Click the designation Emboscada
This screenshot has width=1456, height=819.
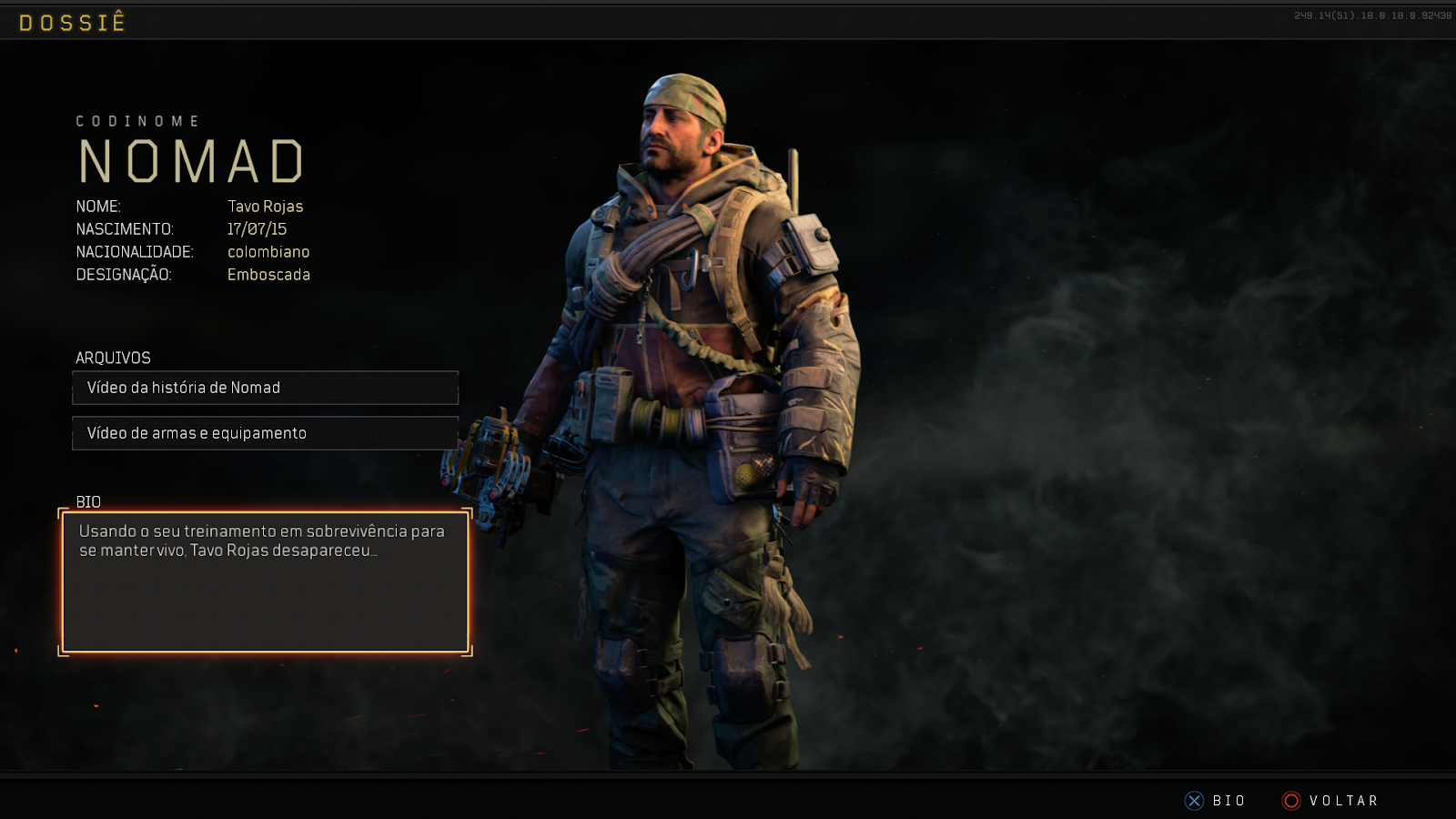[x=269, y=275]
